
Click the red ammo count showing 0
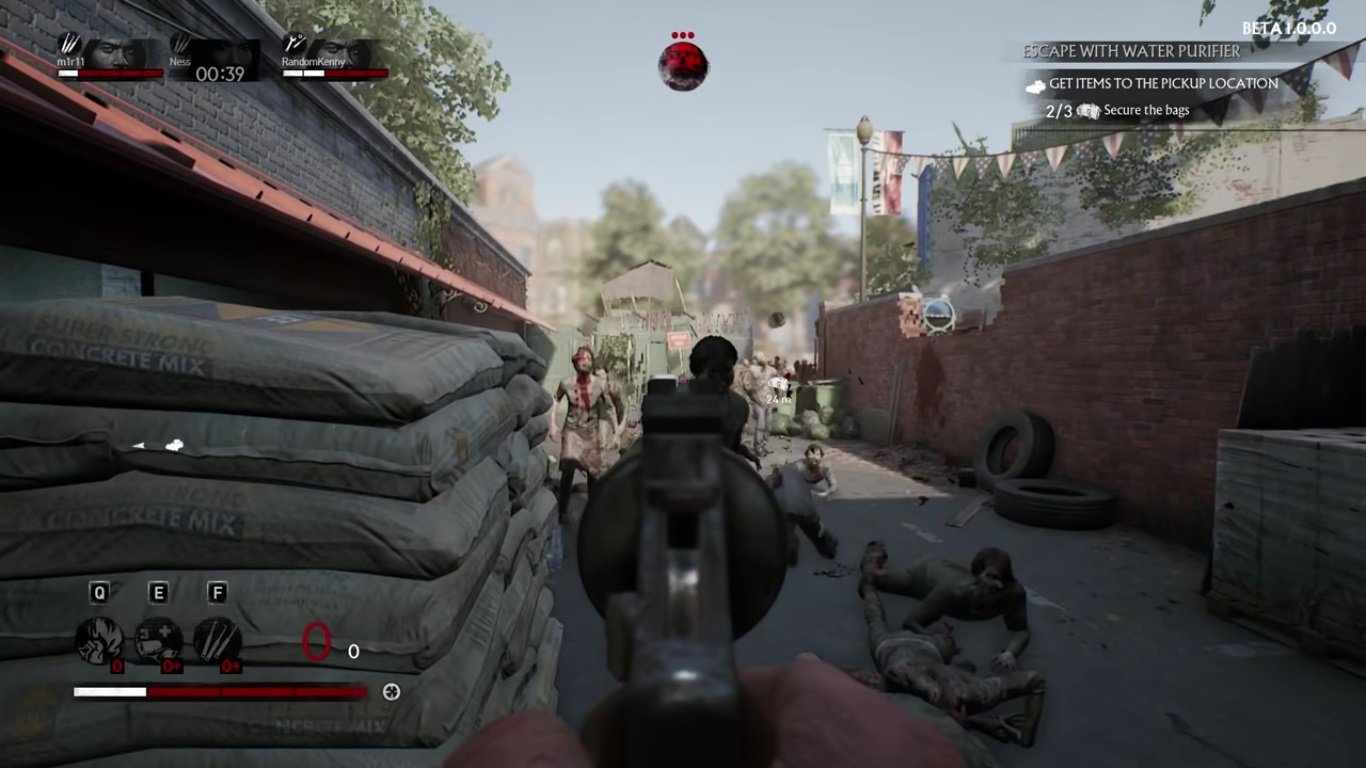click(x=316, y=641)
